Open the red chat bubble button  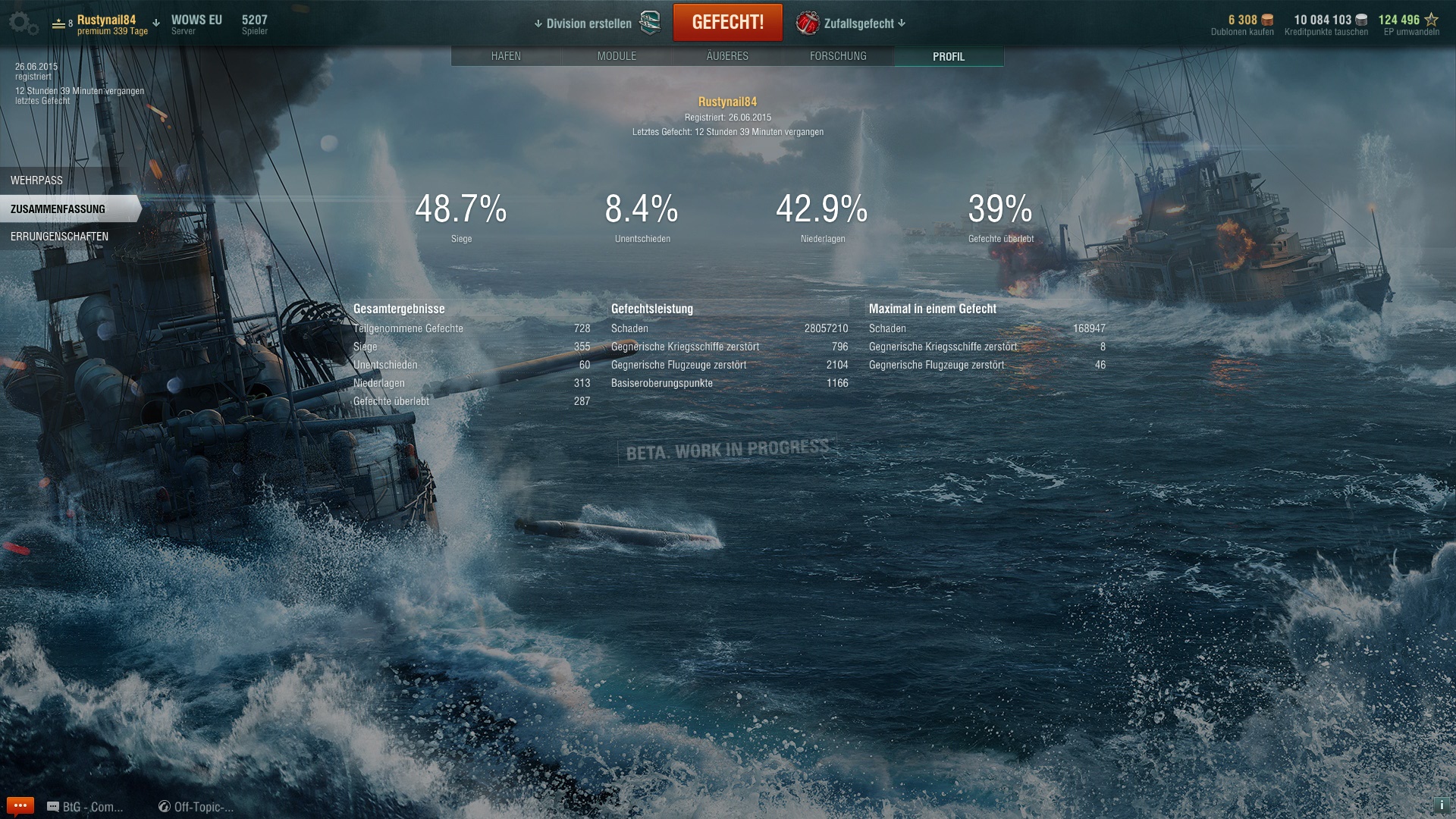20,805
